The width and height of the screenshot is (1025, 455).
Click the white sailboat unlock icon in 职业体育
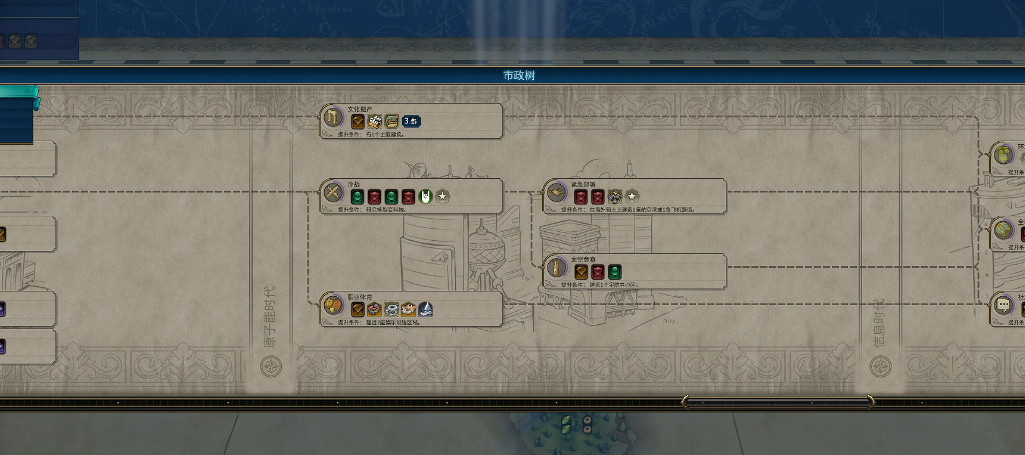[x=425, y=309]
